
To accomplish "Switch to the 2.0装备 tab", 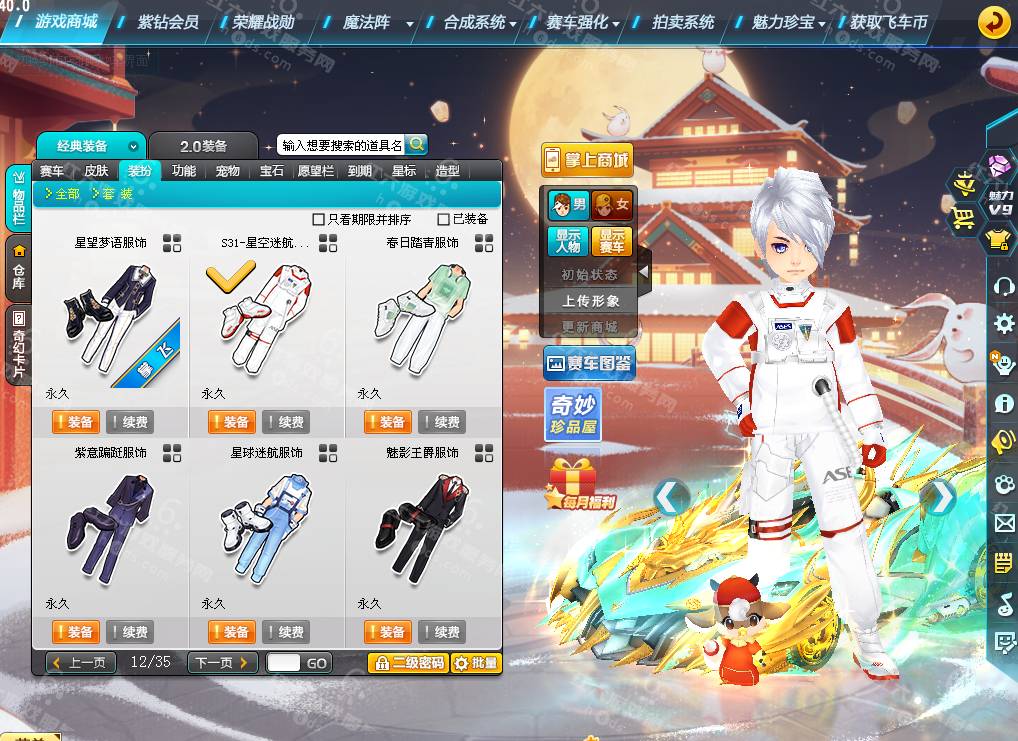I will tap(203, 146).
